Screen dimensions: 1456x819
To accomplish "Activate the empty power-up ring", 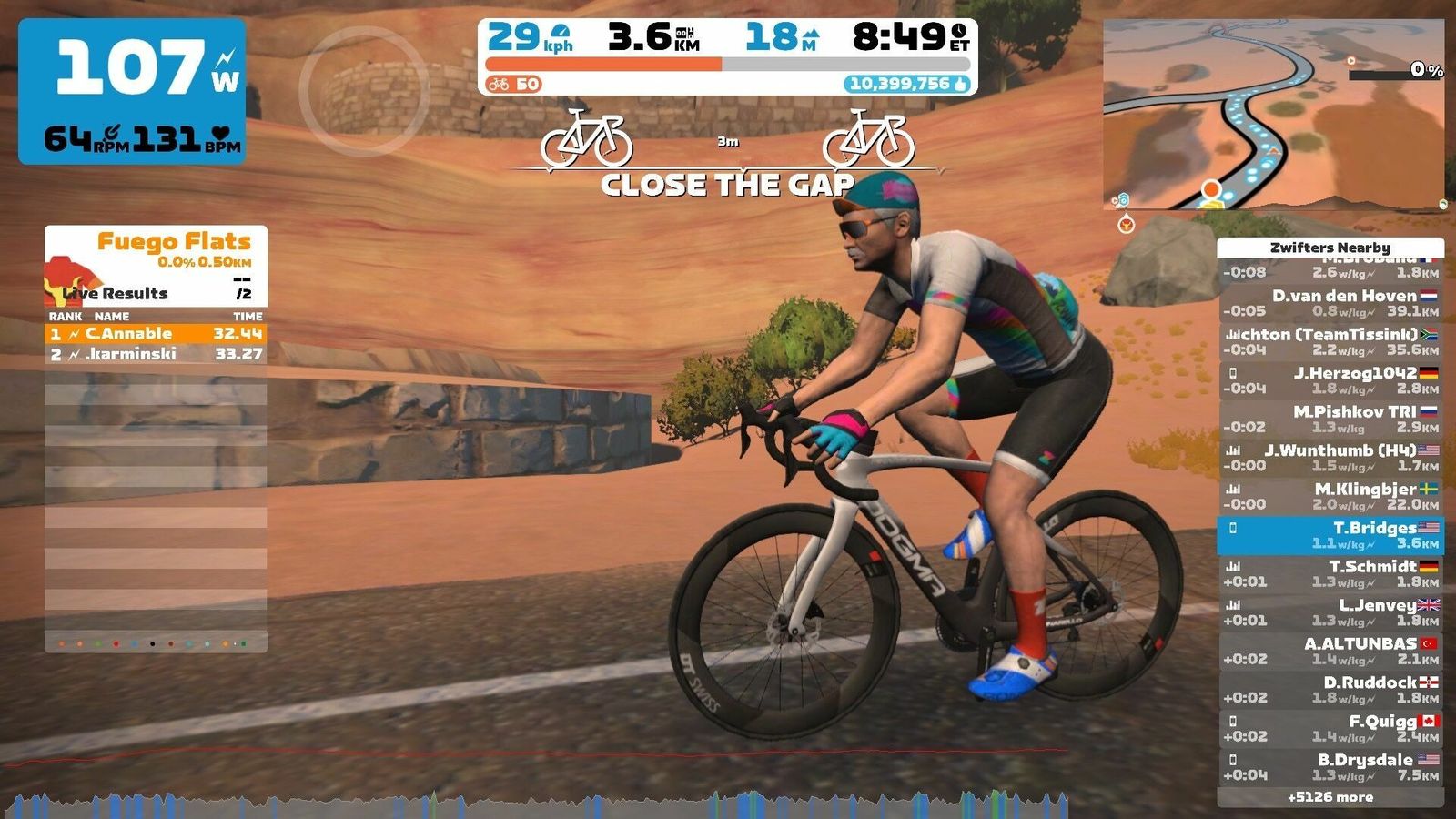I will [363, 91].
